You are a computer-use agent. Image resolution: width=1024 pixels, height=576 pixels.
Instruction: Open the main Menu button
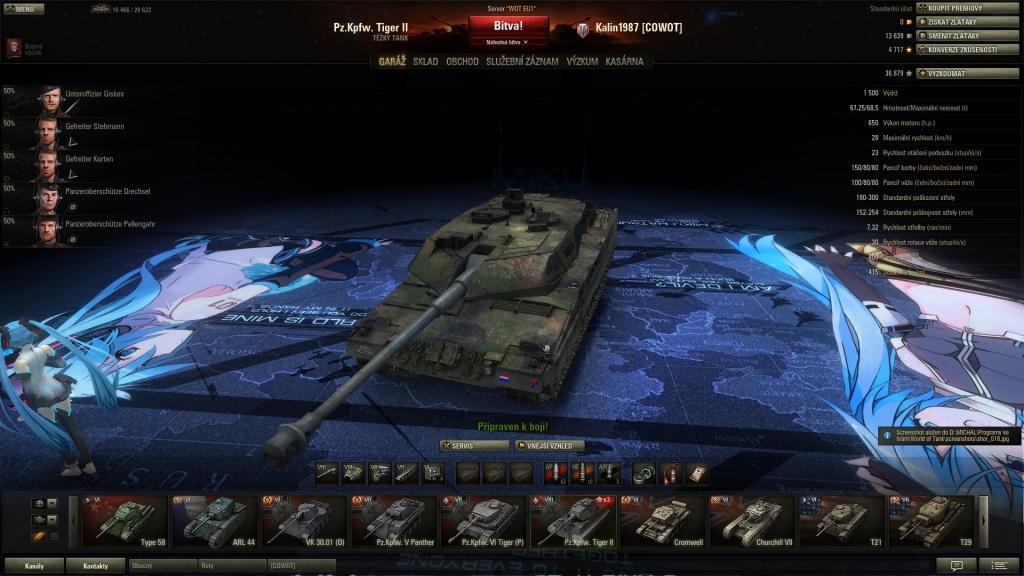coord(24,9)
